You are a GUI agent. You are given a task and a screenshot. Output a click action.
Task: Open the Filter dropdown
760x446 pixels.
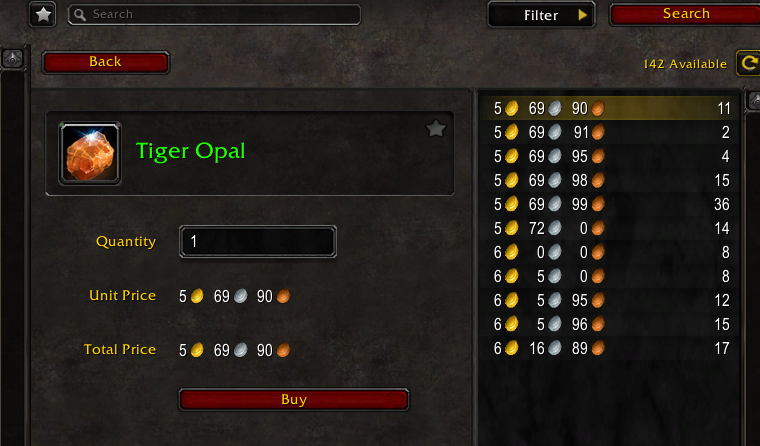pos(542,15)
